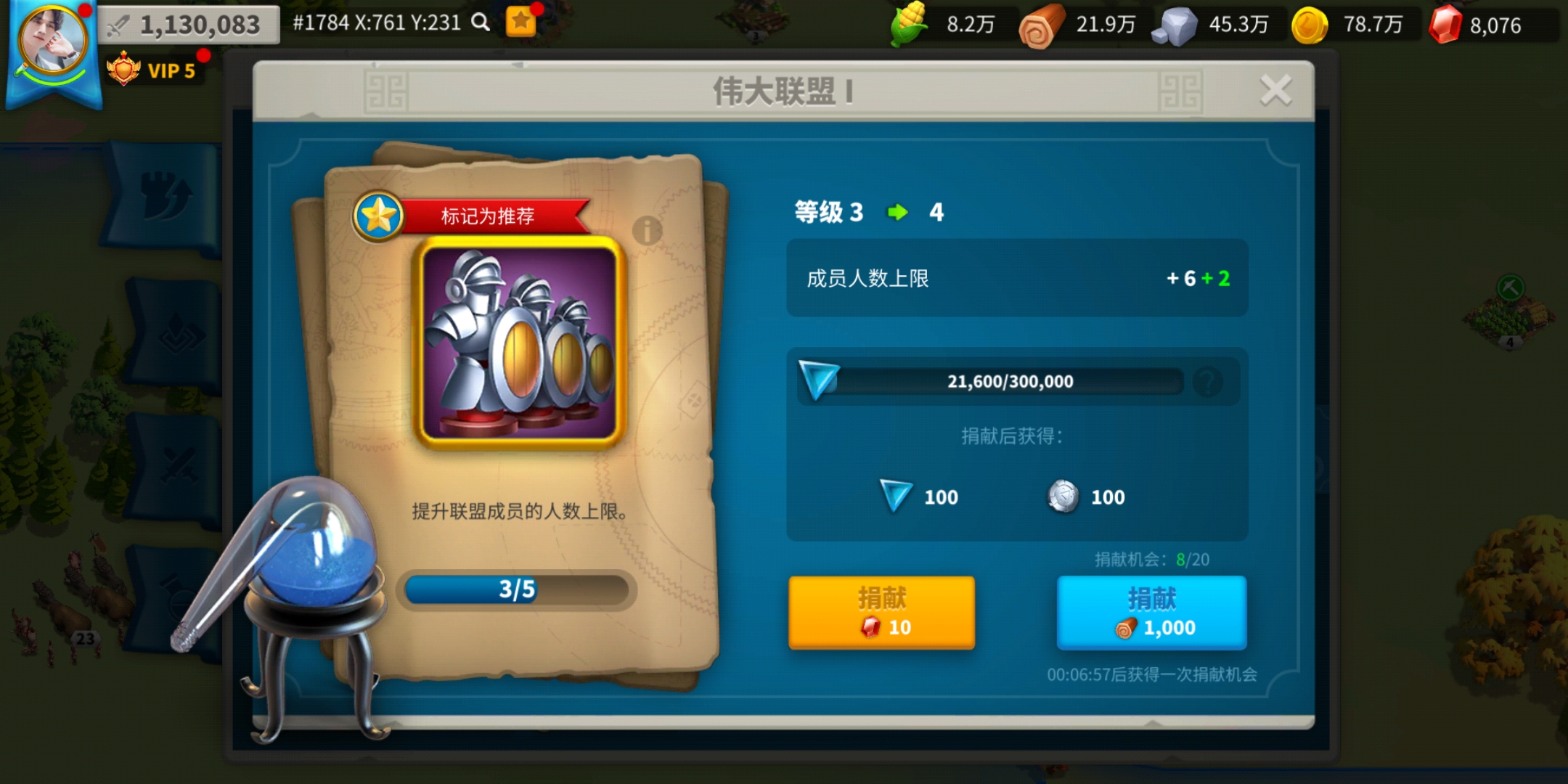Open the coordinate search magnifier icon
The height and width of the screenshot is (784, 1568).
click(478, 23)
